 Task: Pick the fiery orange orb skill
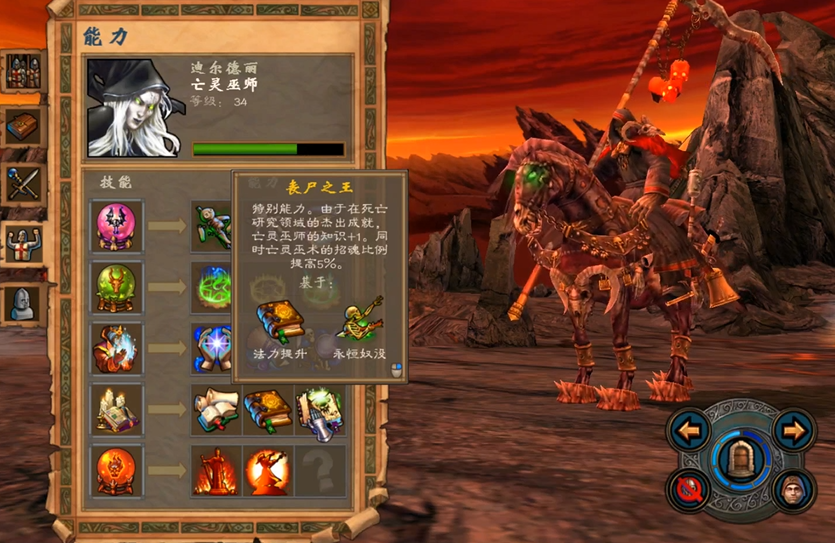pos(118,470)
